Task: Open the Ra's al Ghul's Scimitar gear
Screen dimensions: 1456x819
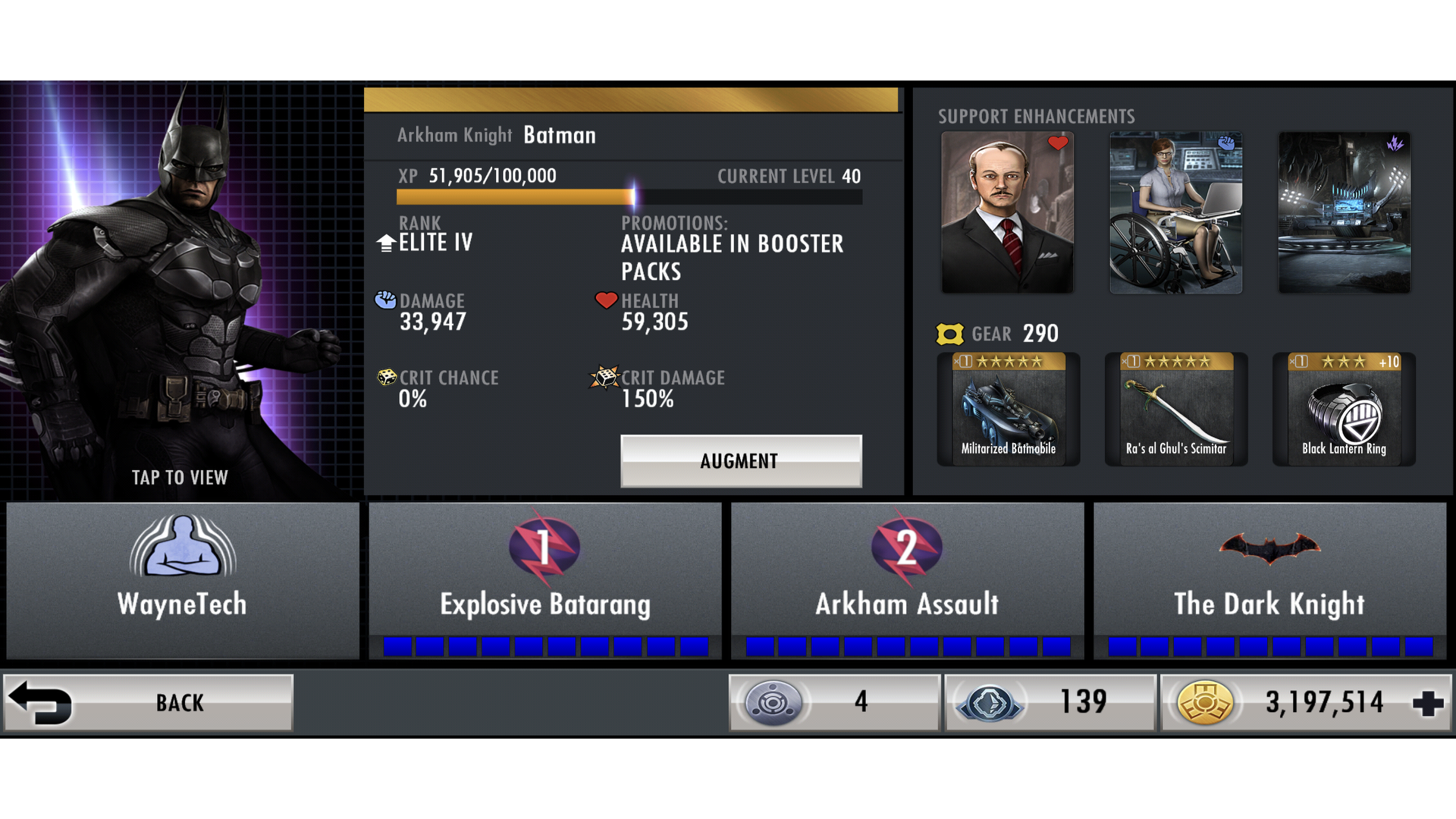Action: 1176,409
